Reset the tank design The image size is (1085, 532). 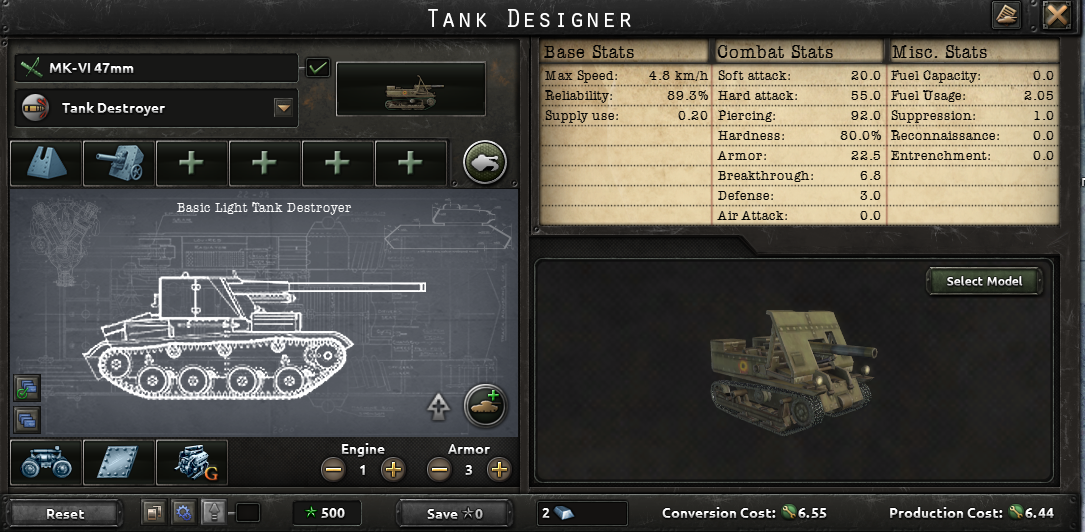point(66,513)
